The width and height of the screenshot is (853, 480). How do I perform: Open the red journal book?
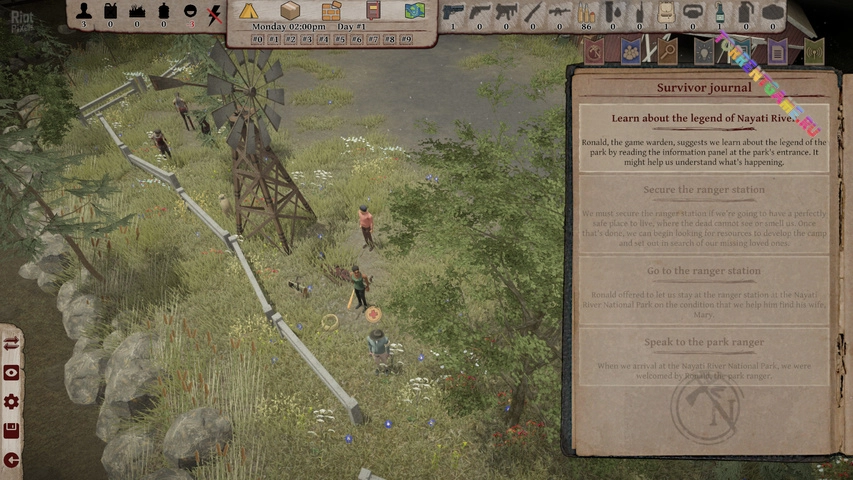point(373,11)
